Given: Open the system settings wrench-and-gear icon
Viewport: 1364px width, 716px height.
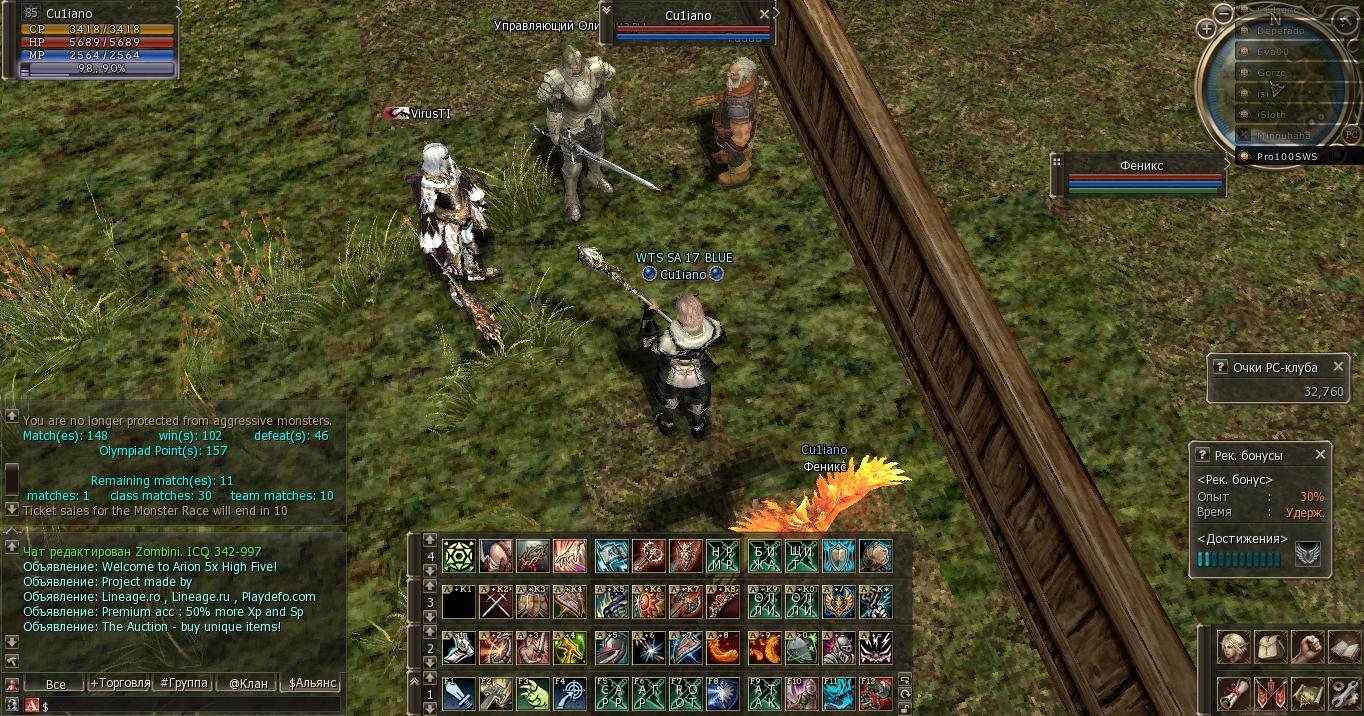Looking at the screenshot, I should coord(1343,691).
